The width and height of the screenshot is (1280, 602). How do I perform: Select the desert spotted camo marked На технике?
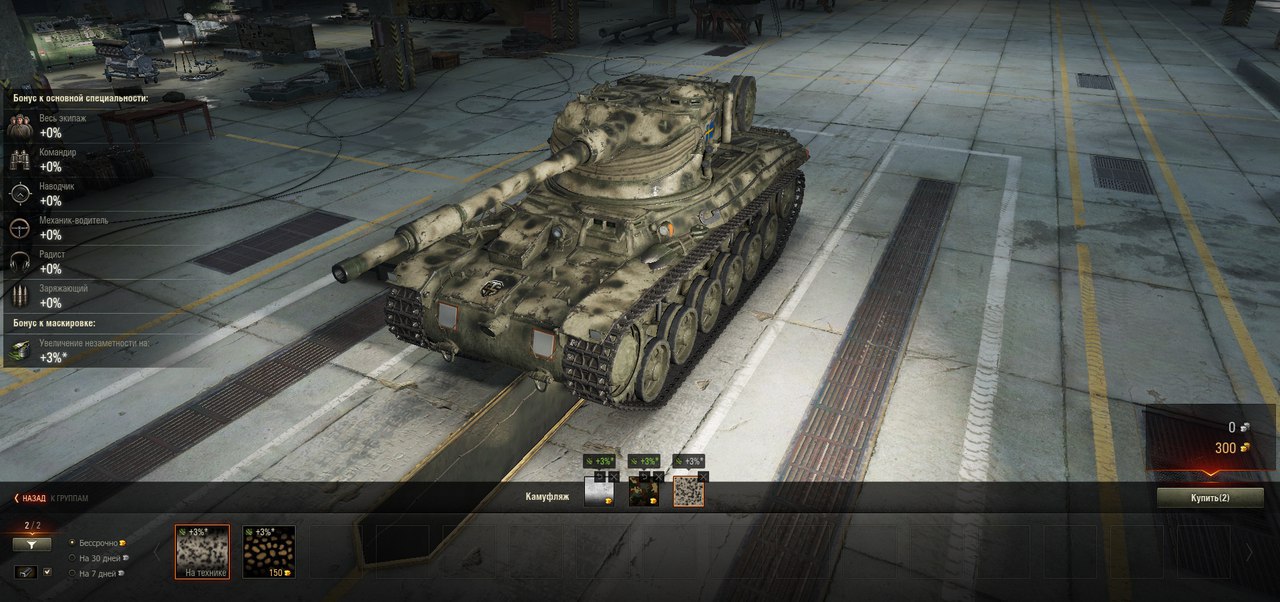202,551
